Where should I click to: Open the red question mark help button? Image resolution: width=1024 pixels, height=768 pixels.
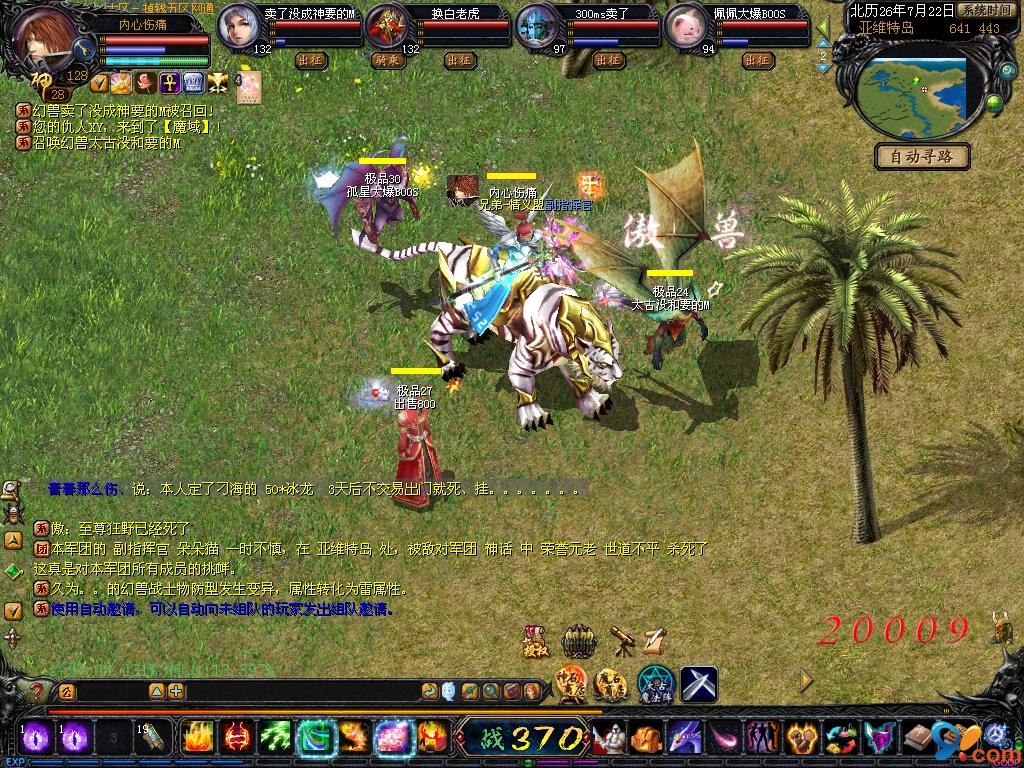(37, 690)
